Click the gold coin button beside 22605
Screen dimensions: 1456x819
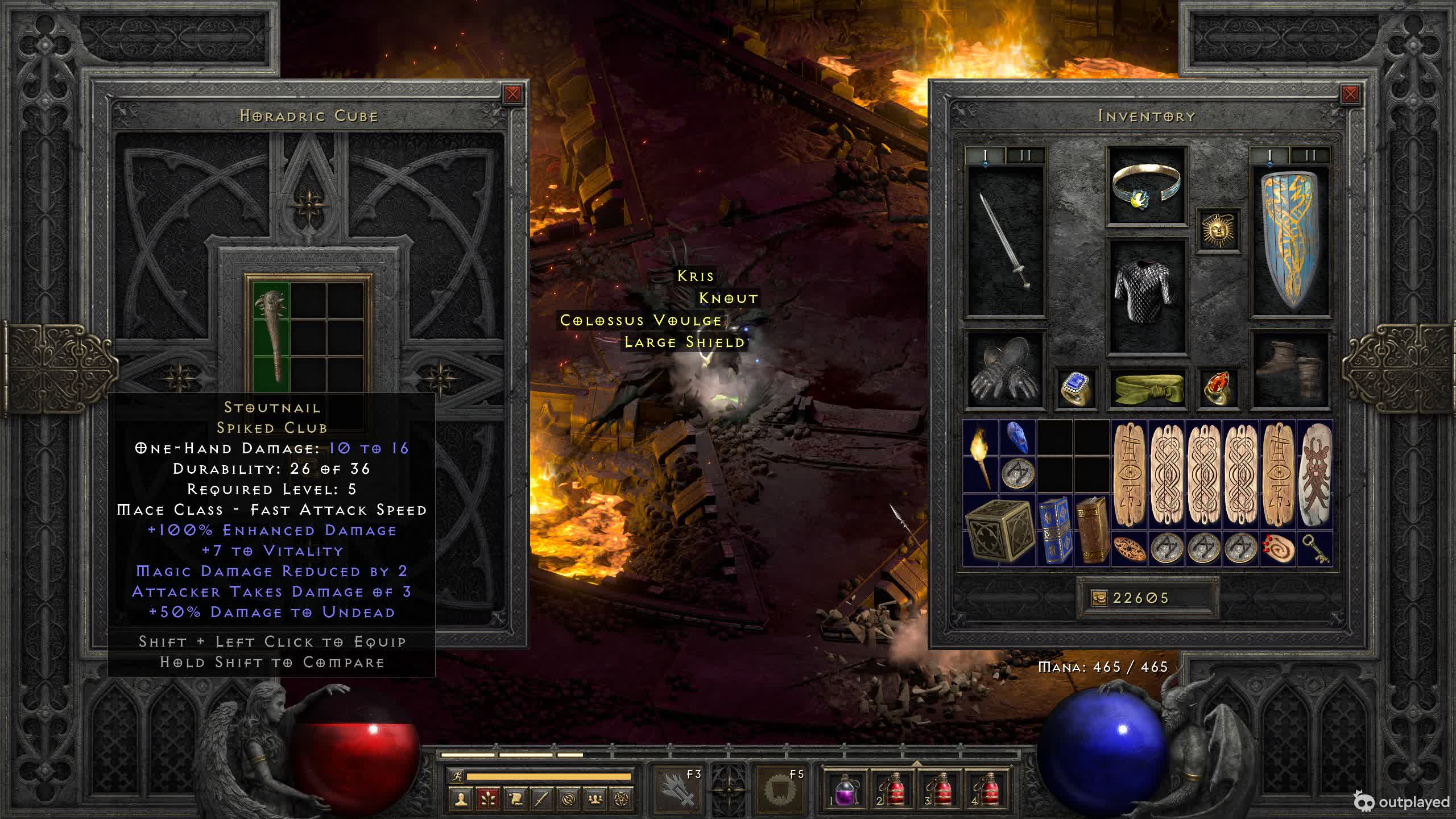1099,598
